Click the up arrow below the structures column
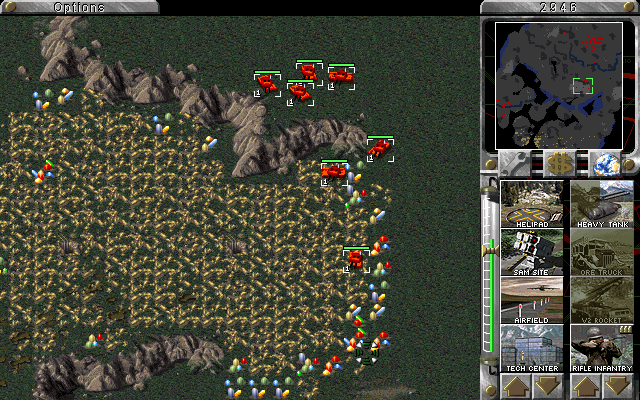640x400 pixels. 516,386
